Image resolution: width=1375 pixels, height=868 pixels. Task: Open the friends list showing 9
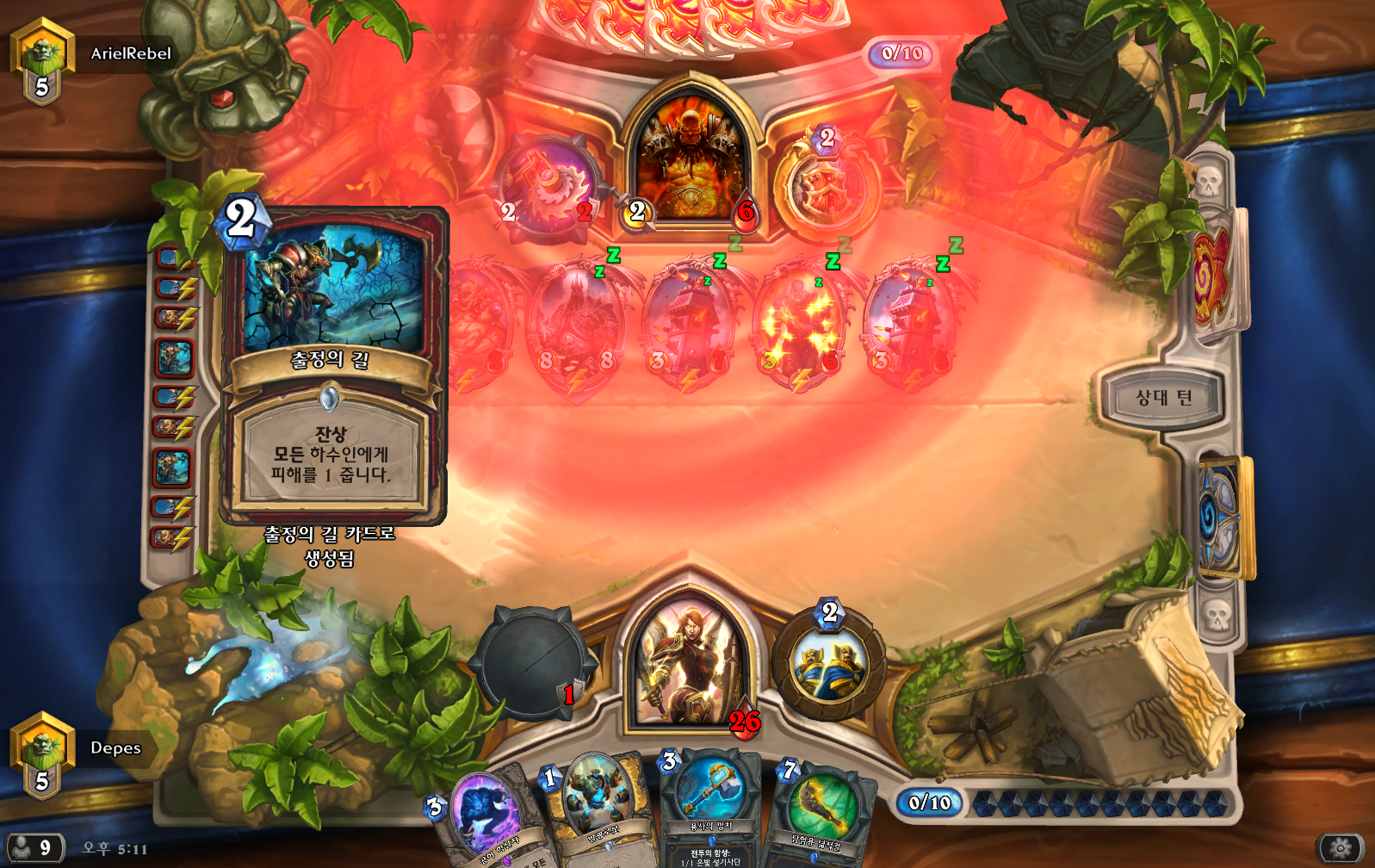(34, 848)
